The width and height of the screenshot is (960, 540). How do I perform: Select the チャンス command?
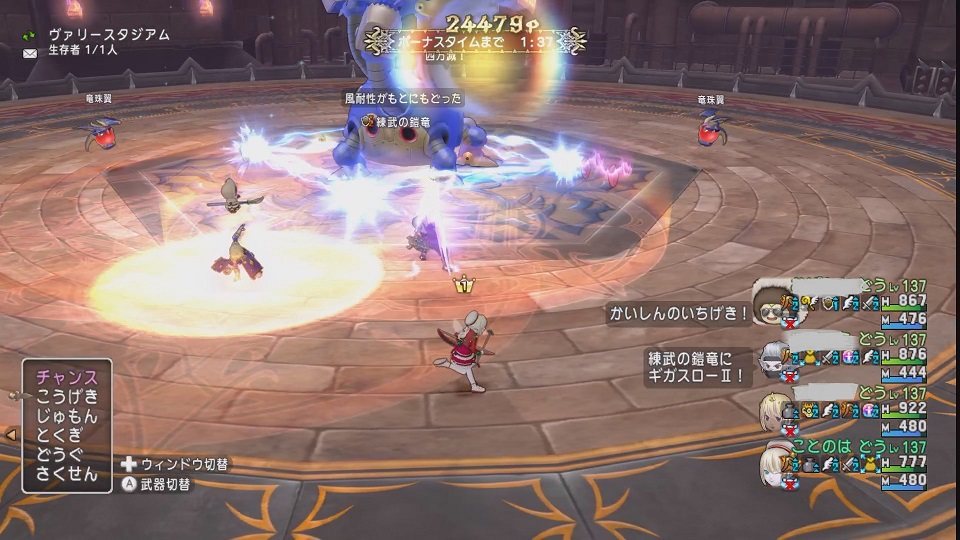67,378
